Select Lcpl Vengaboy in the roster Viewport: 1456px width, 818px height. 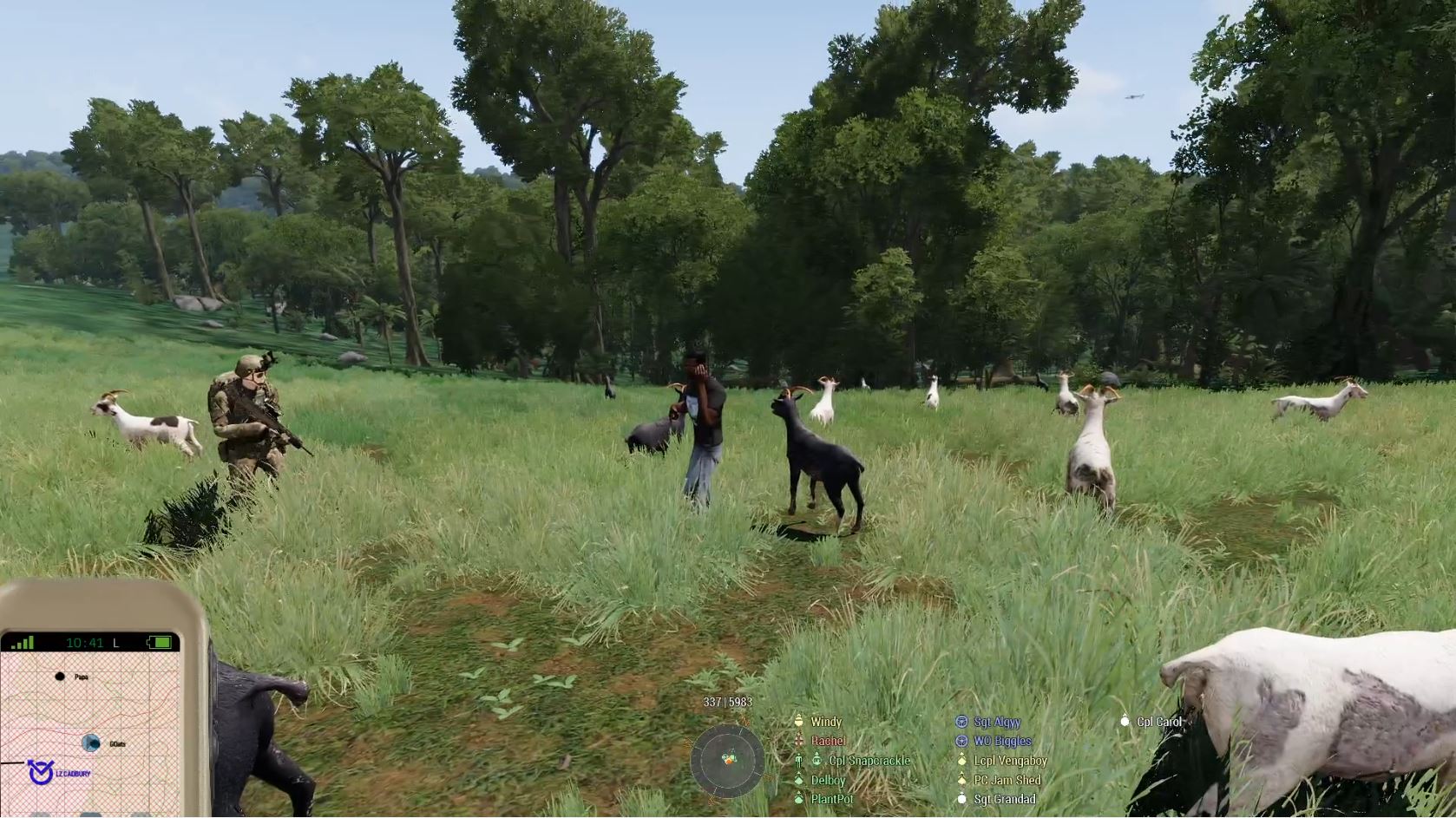point(1009,761)
